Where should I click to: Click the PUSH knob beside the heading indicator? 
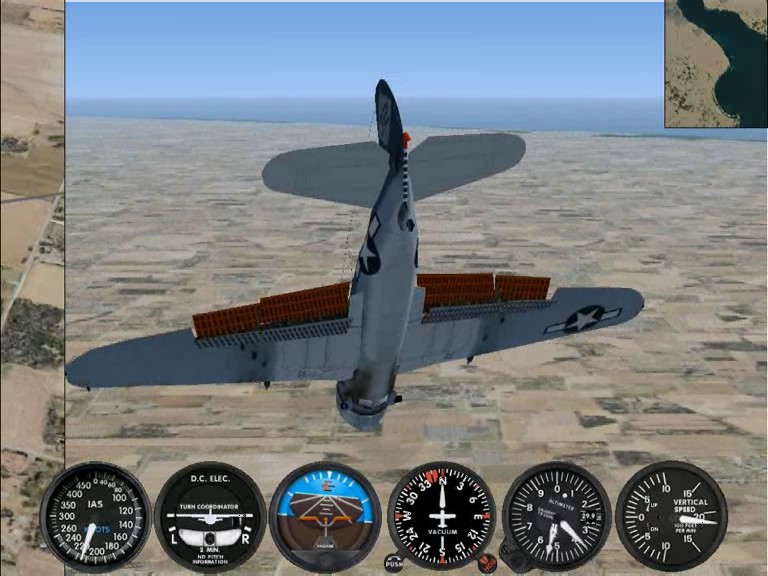394,564
